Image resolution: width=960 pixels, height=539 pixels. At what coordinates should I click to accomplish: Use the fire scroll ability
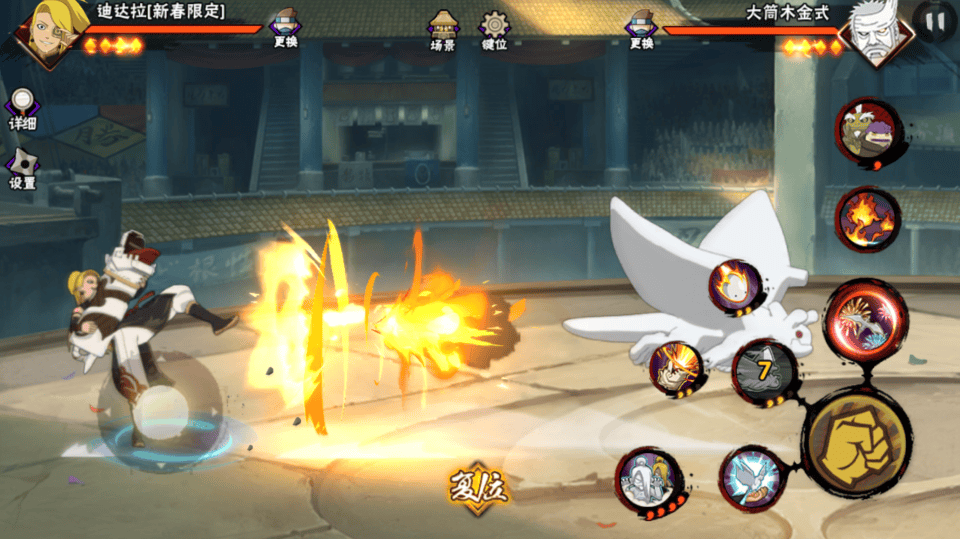pyautogui.click(x=866, y=218)
